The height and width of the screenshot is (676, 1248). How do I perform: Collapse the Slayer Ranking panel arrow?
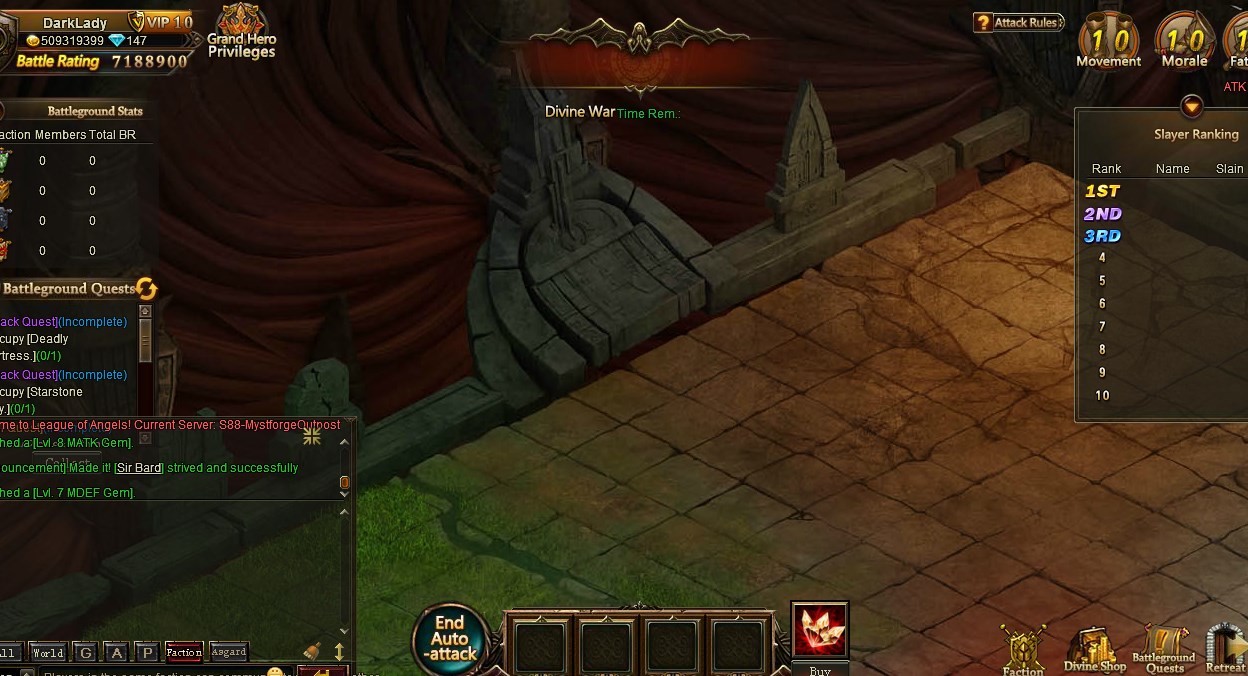[x=1191, y=106]
